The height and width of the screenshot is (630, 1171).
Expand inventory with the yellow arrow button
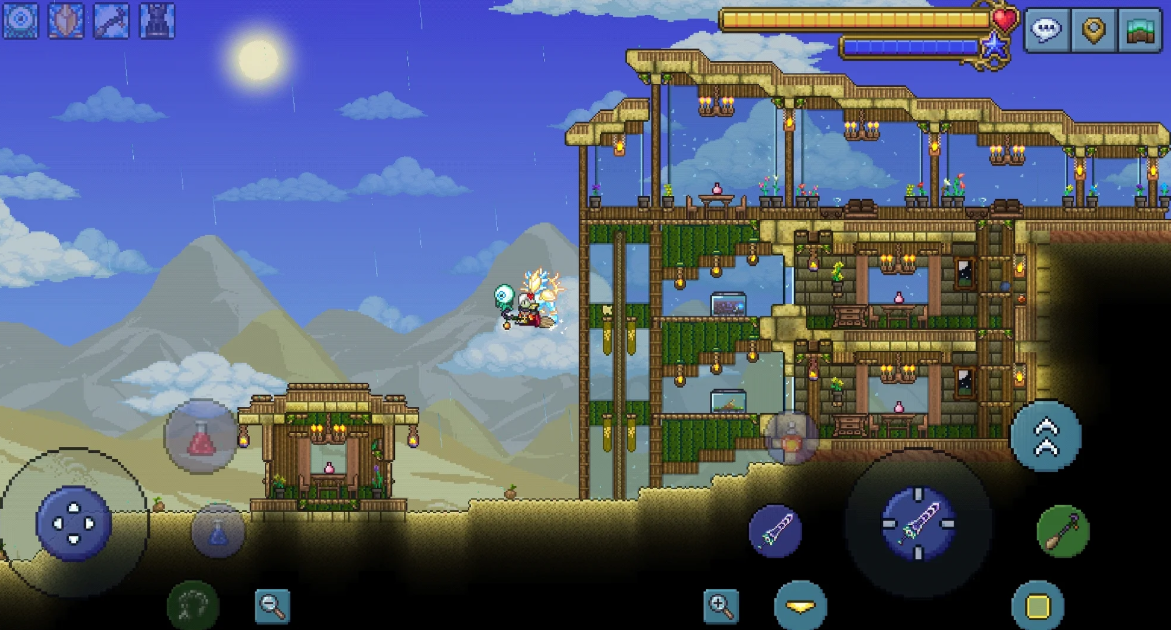pos(800,606)
